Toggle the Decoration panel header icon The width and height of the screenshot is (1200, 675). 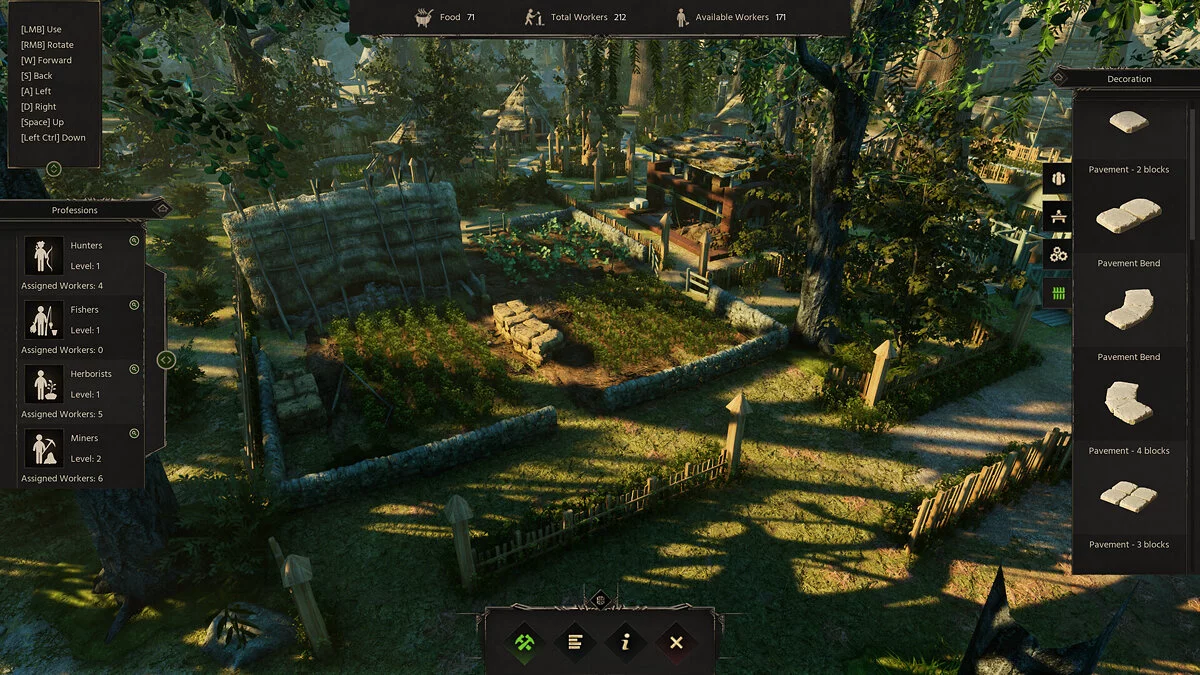point(1058,78)
